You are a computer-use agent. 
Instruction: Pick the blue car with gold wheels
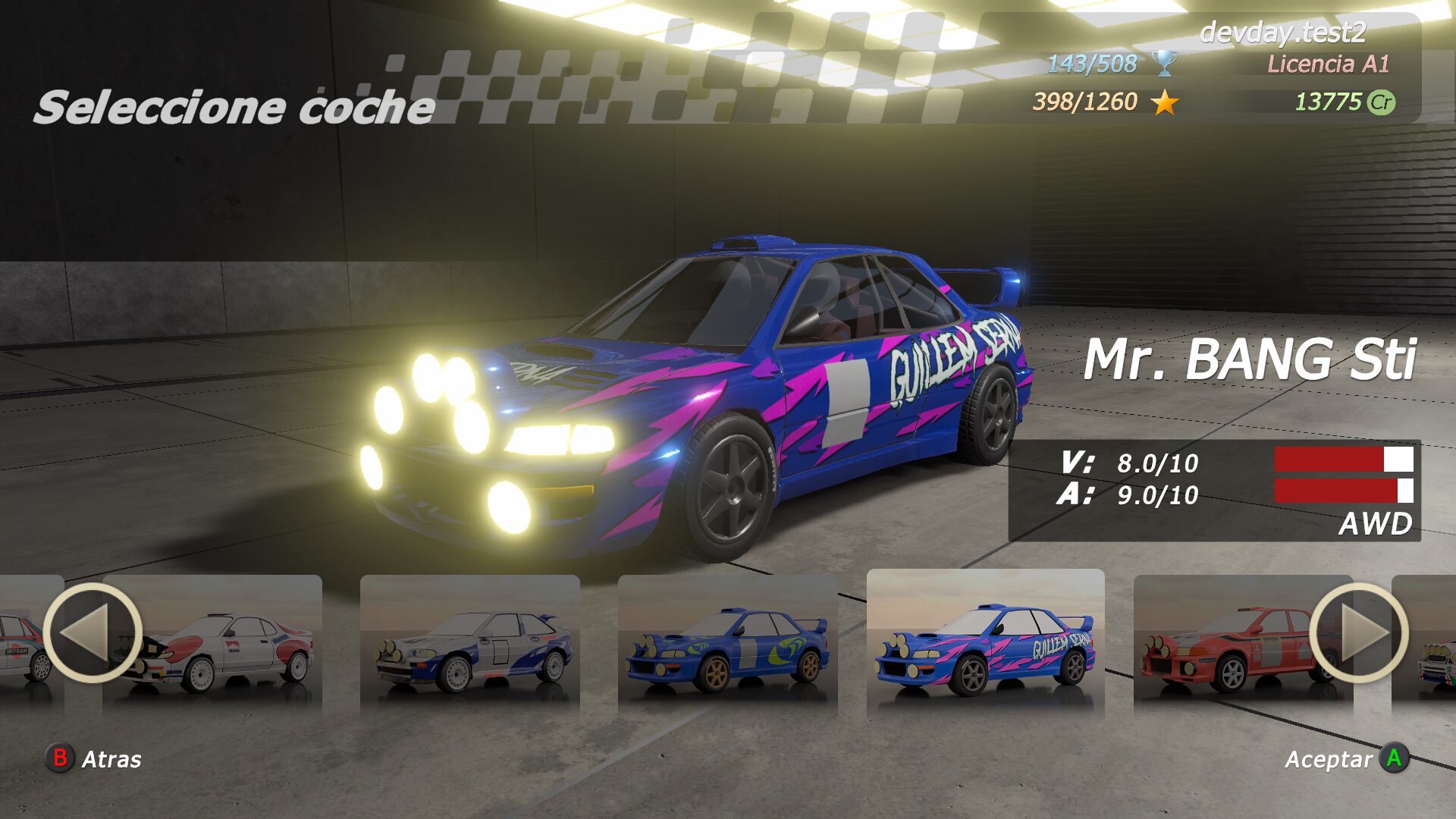[x=727, y=645]
